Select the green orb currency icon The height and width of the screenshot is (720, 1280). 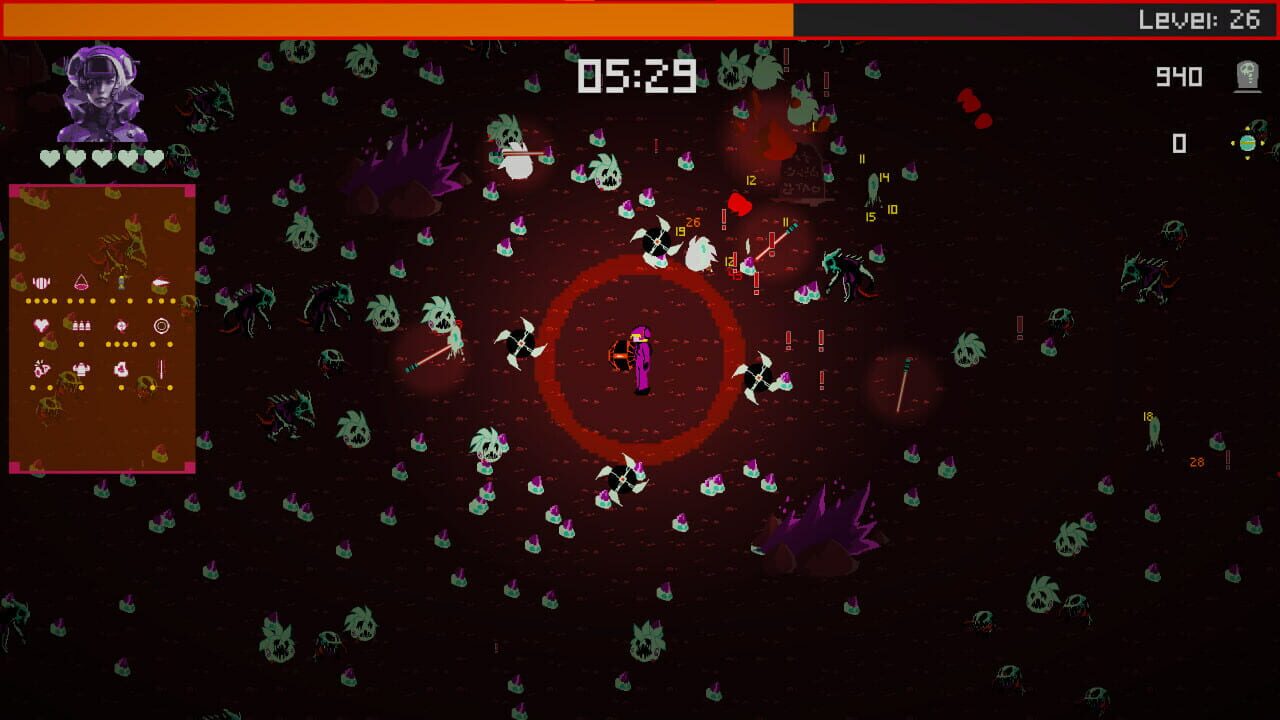tap(1247, 144)
